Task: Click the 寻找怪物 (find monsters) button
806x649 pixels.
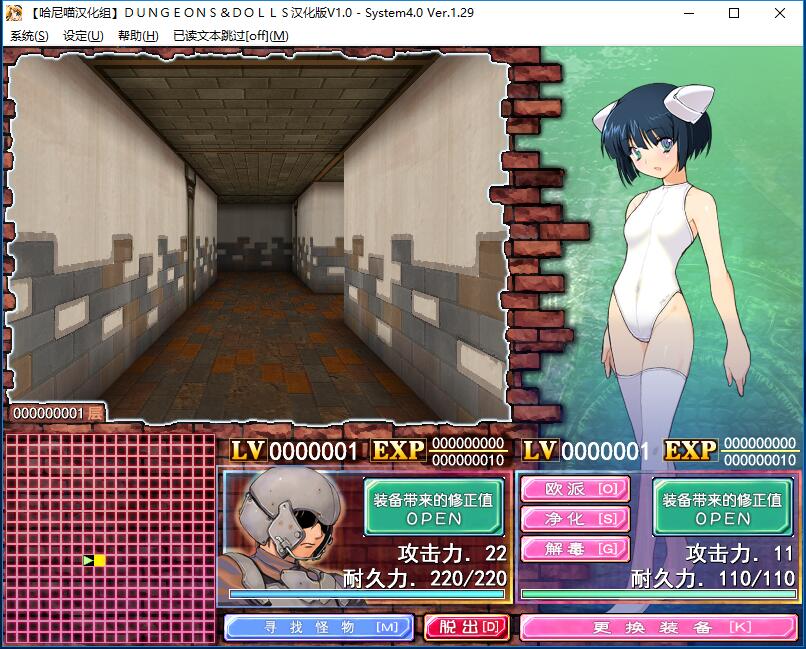Action: 319,627
